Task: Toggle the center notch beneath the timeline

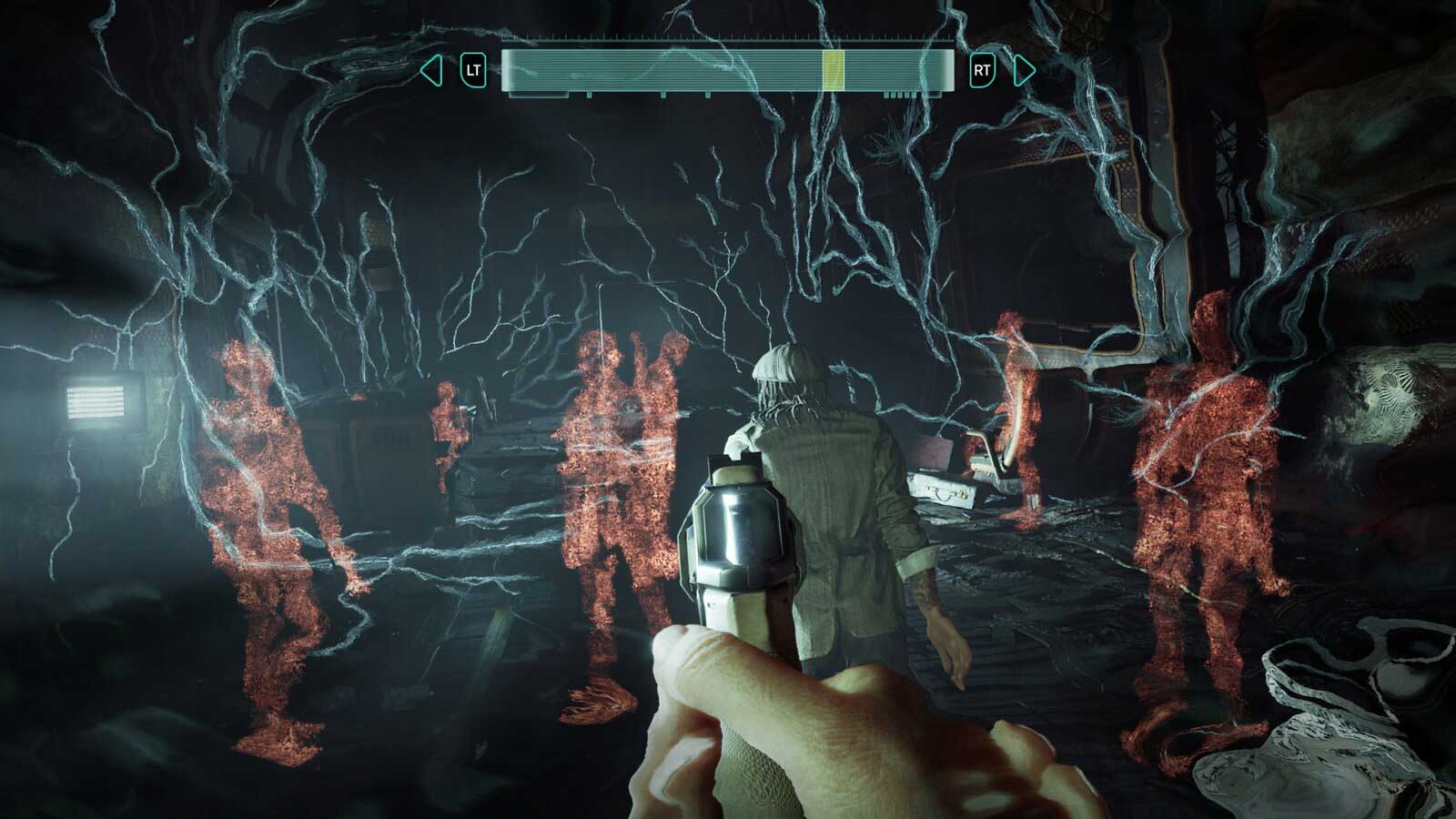Action: pyautogui.click(x=708, y=93)
